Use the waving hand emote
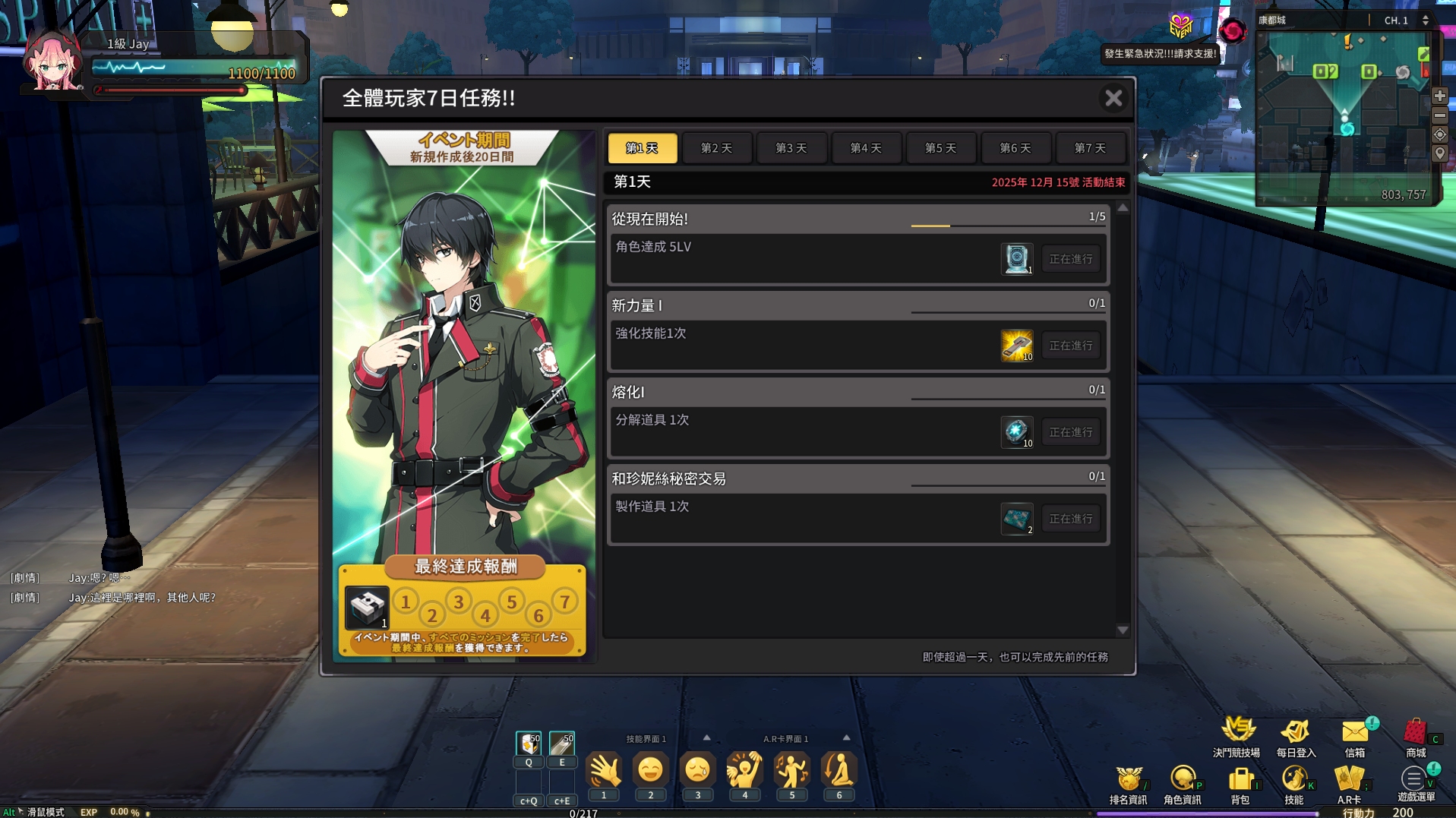 (x=604, y=772)
